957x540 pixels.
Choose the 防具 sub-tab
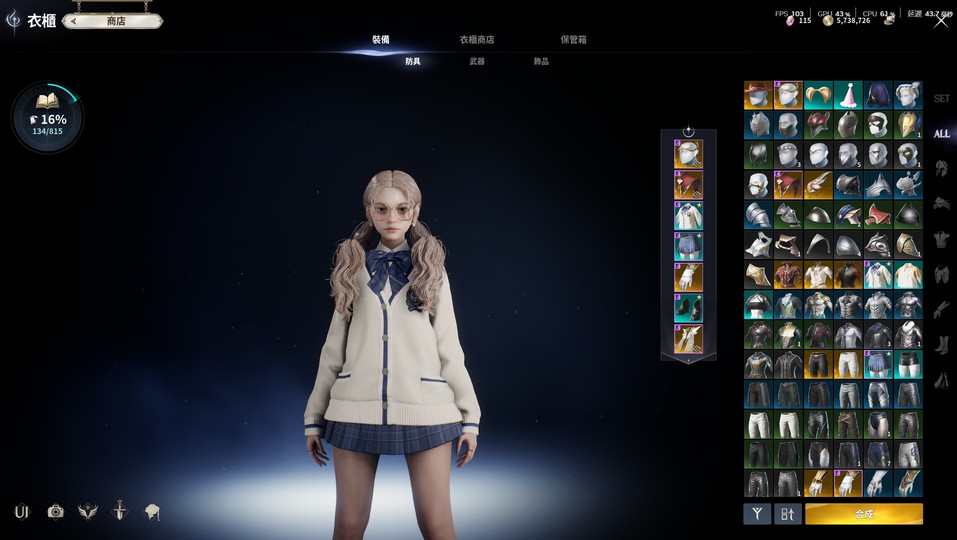click(413, 62)
